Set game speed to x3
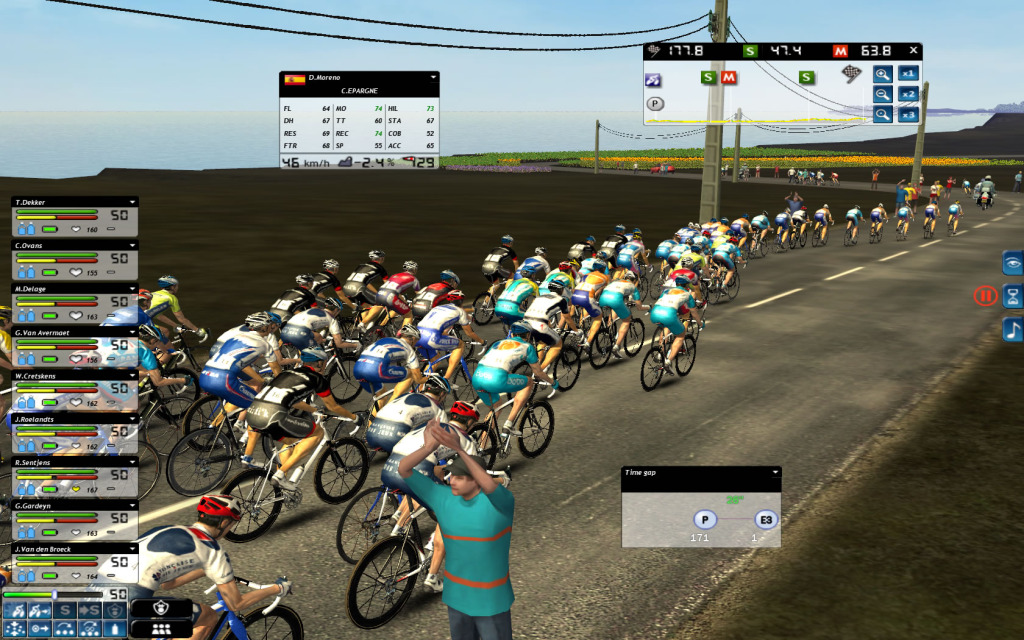The height and width of the screenshot is (640, 1024). tap(907, 115)
